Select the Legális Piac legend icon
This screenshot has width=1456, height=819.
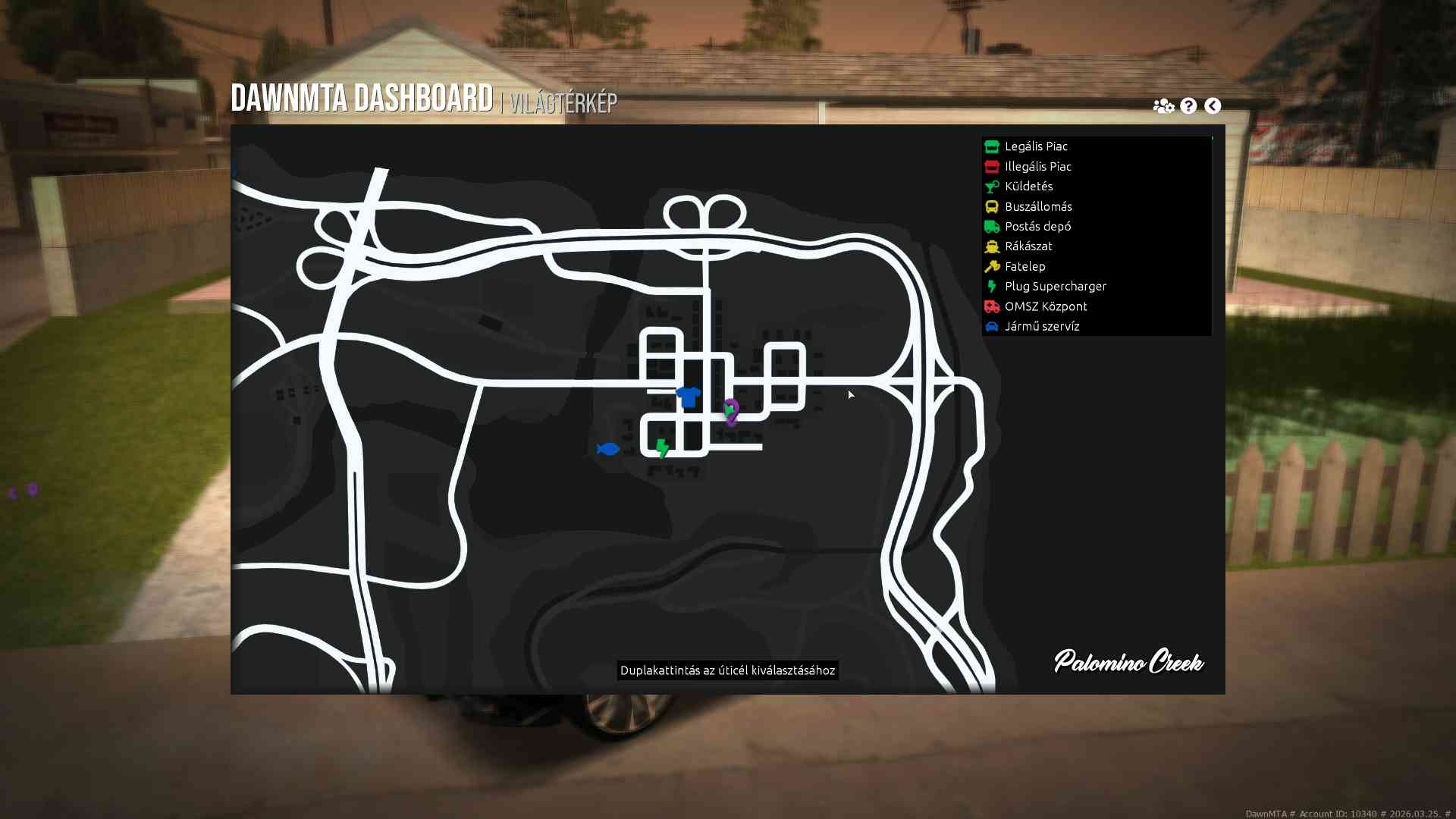click(992, 146)
